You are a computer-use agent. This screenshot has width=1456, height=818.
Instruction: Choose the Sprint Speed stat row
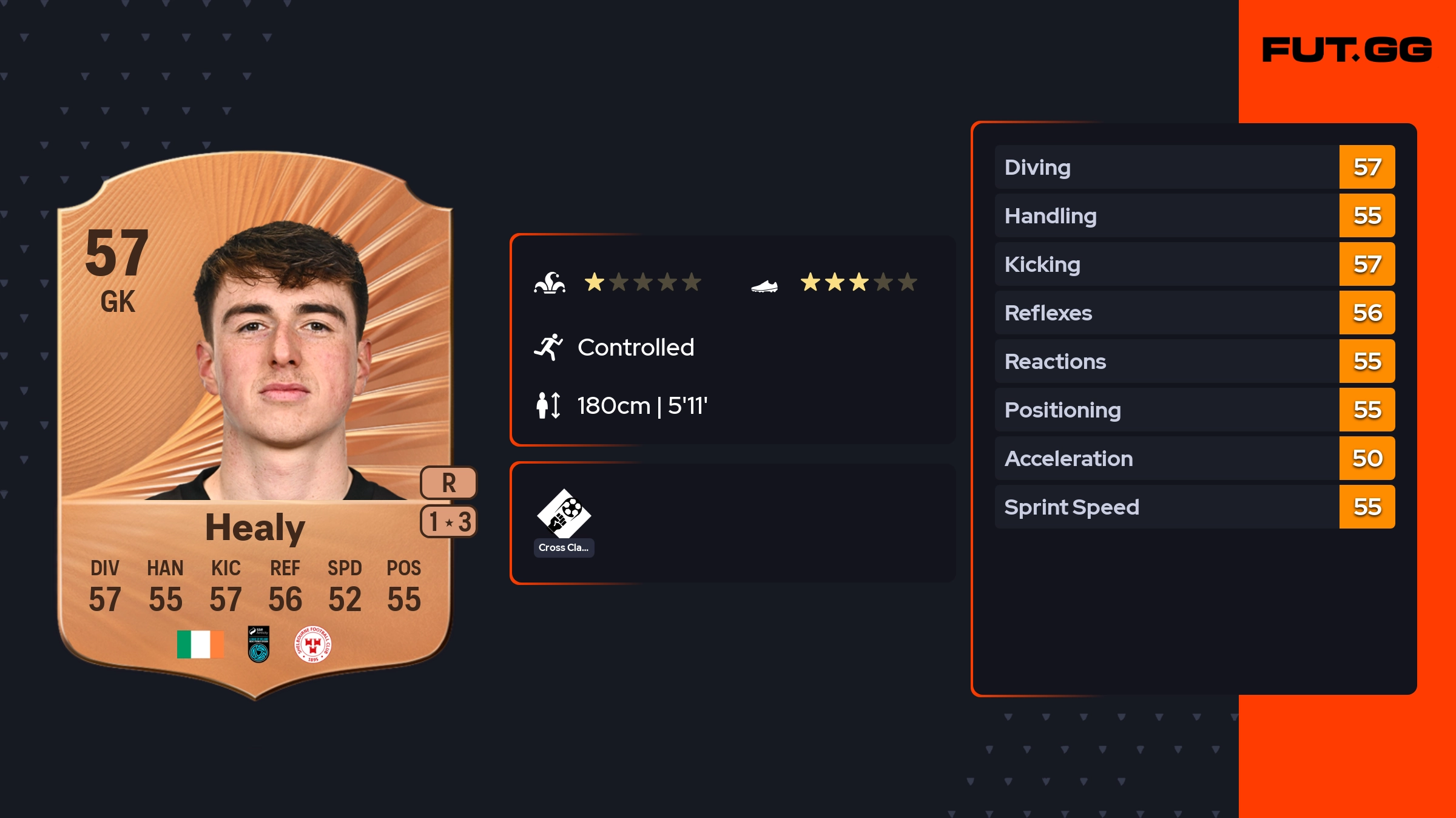pyautogui.click(x=1194, y=507)
